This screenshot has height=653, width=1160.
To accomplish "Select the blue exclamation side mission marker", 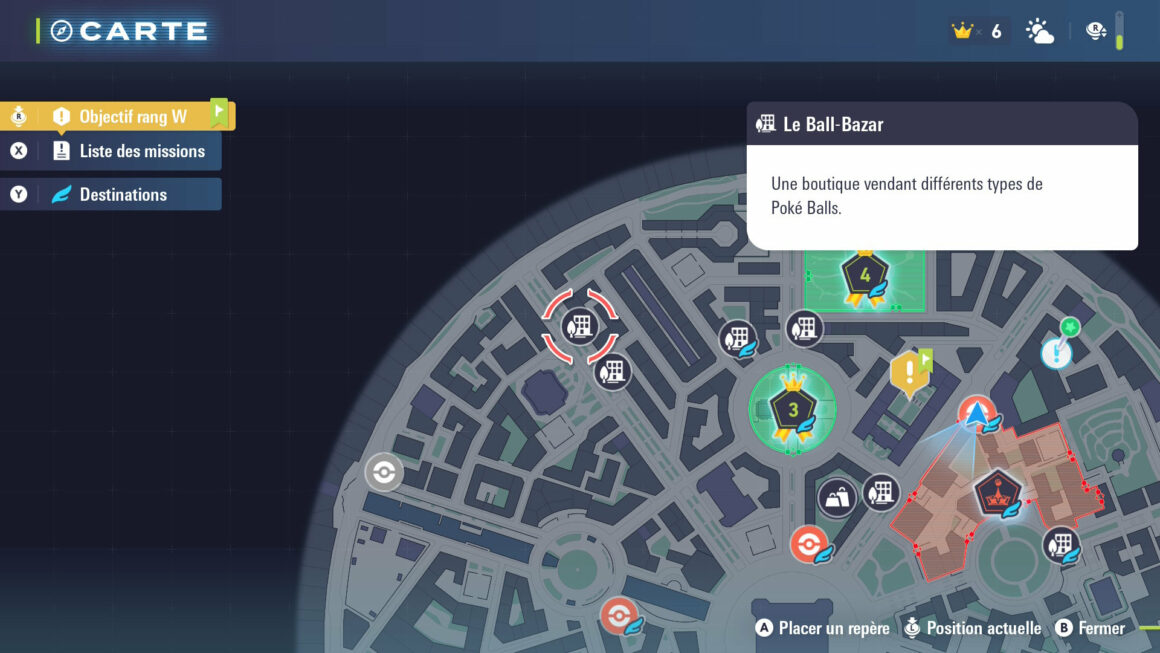I will [1056, 352].
